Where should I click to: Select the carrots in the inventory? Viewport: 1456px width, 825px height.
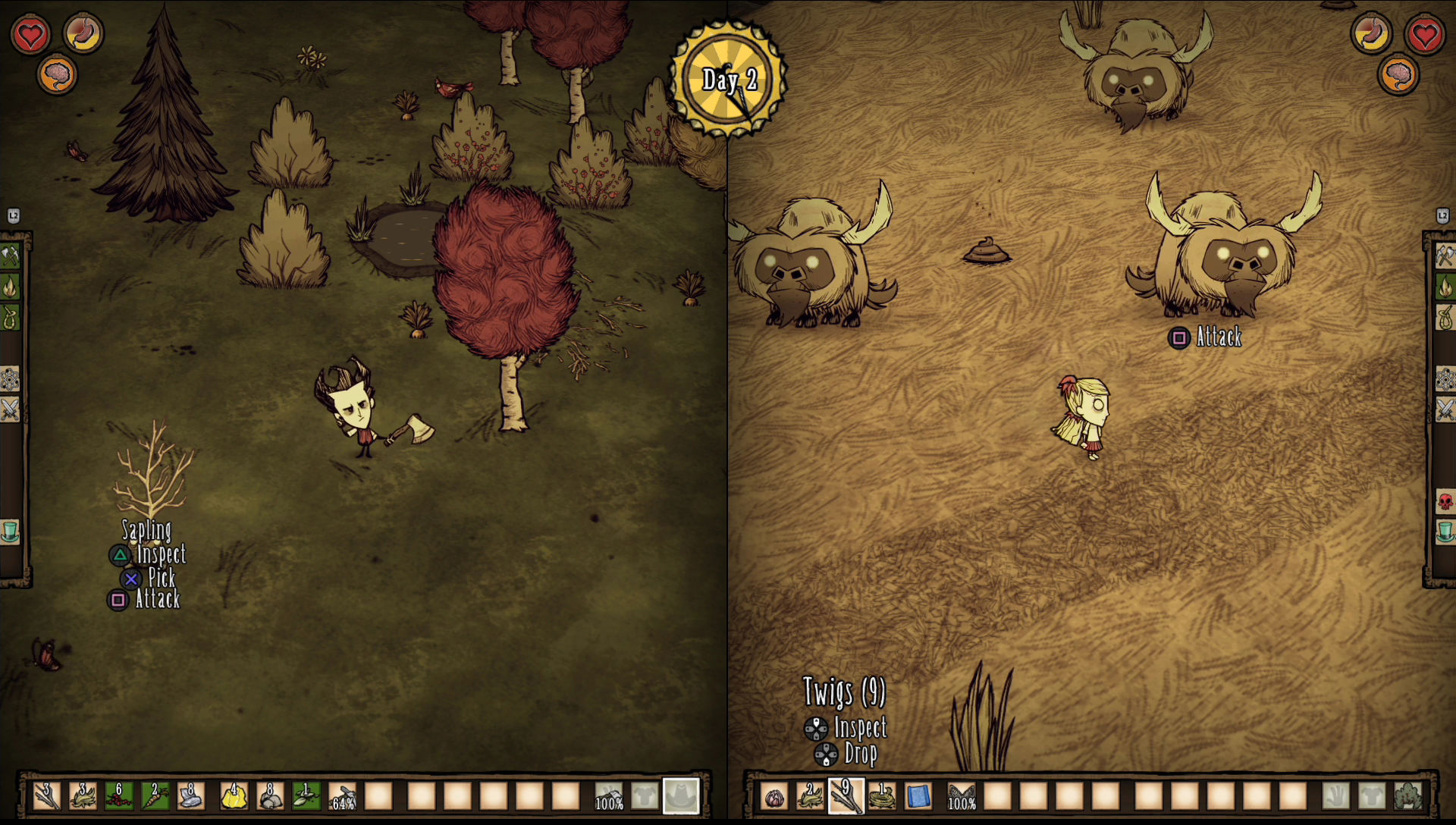click(x=155, y=796)
